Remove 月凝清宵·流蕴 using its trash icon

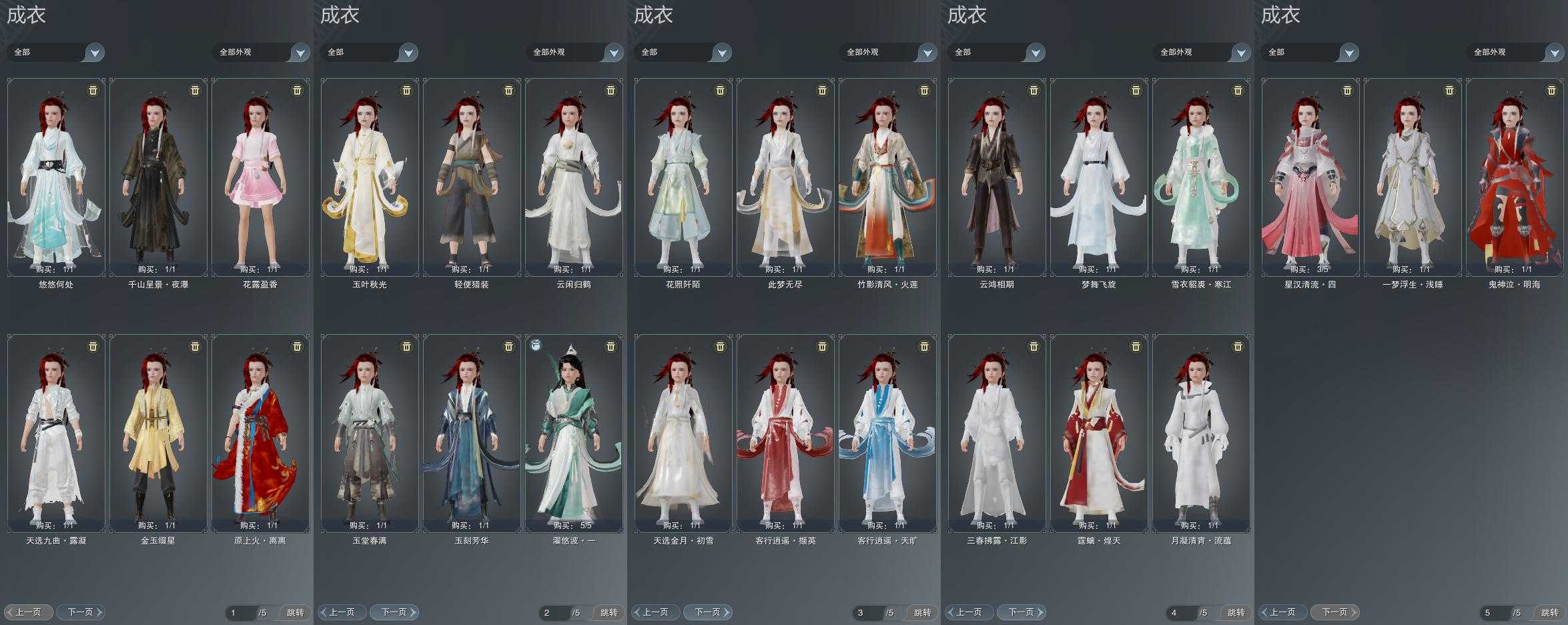pyautogui.click(x=1238, y=346)
